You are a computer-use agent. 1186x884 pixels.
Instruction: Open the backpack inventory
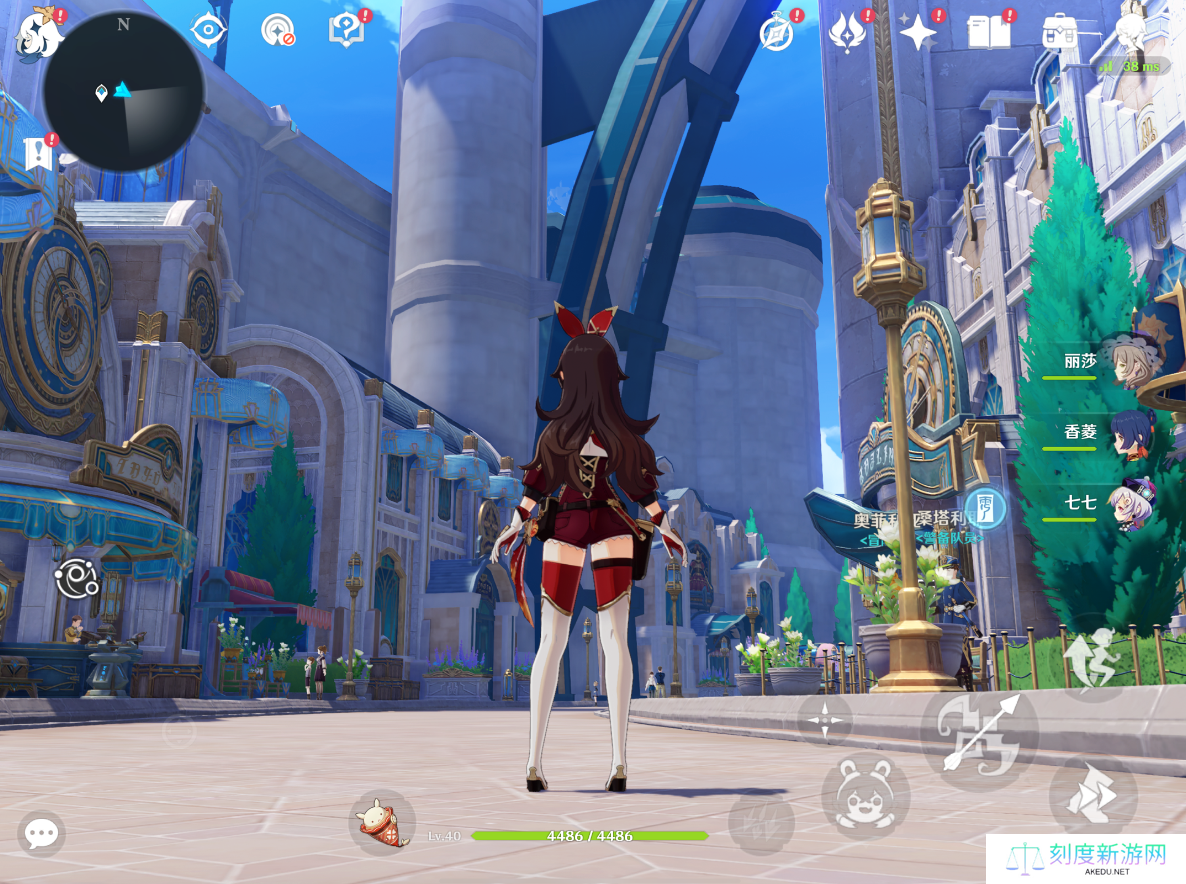click(1059, 32)
